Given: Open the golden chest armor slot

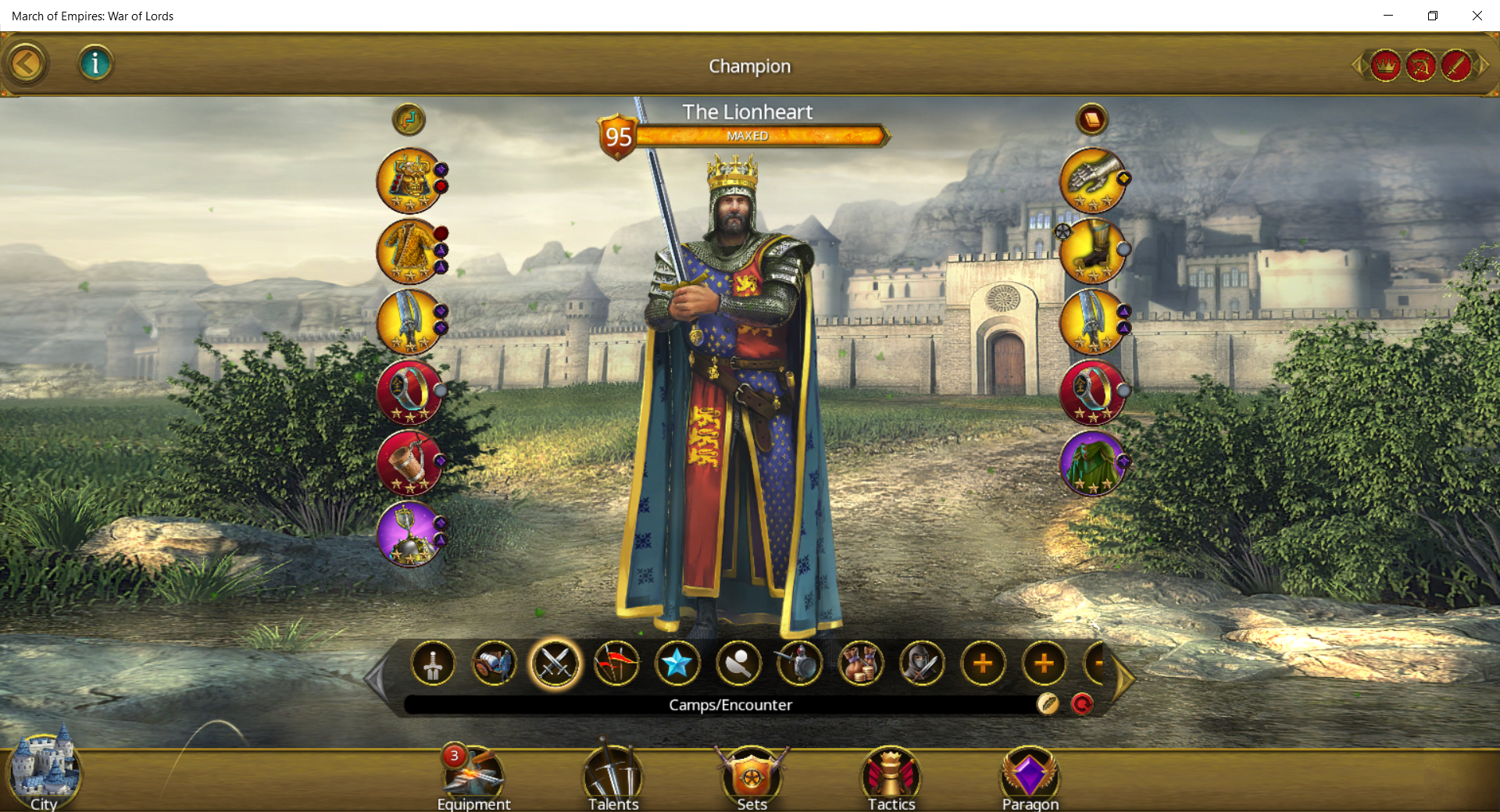Looking at the screenshot, I should [x=409, y=251].
